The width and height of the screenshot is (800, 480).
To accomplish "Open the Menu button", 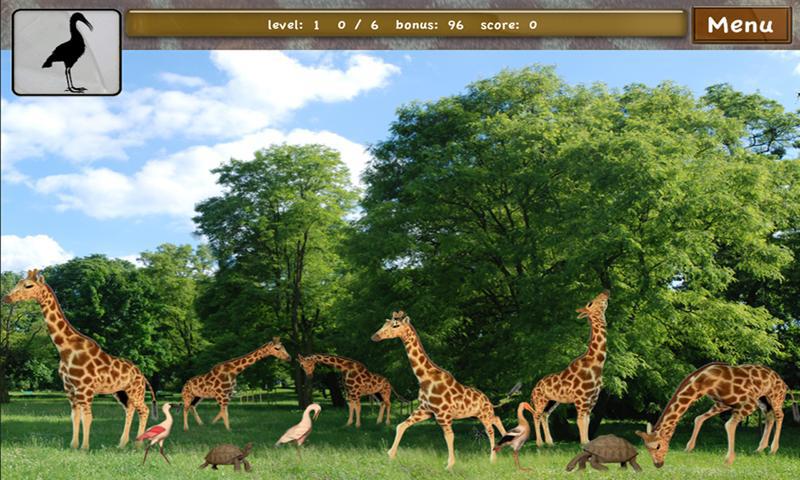I will (x=741, y=25).
